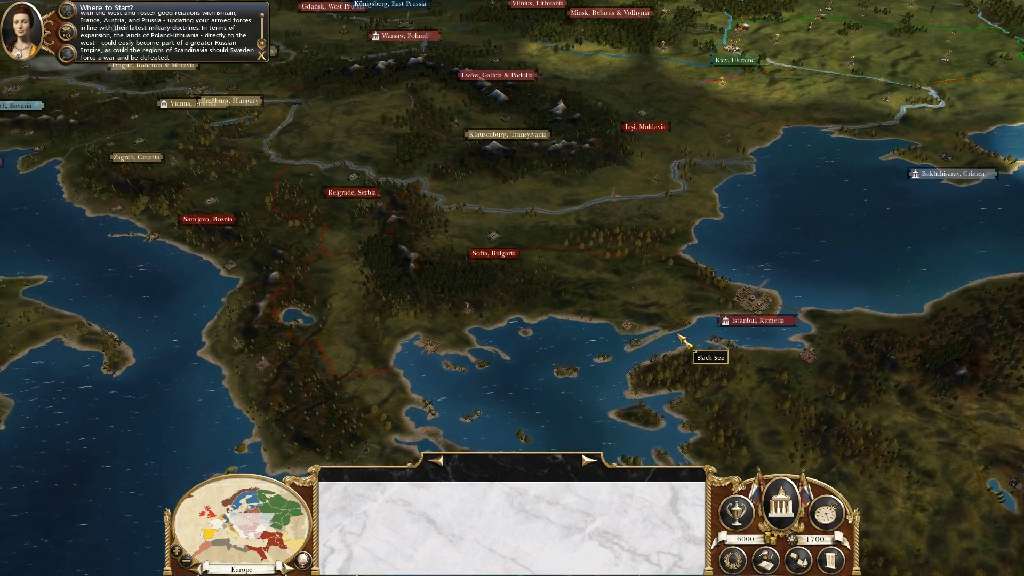
Task: Select the Warsaw, Poland city label
Action: pos(405,36)
